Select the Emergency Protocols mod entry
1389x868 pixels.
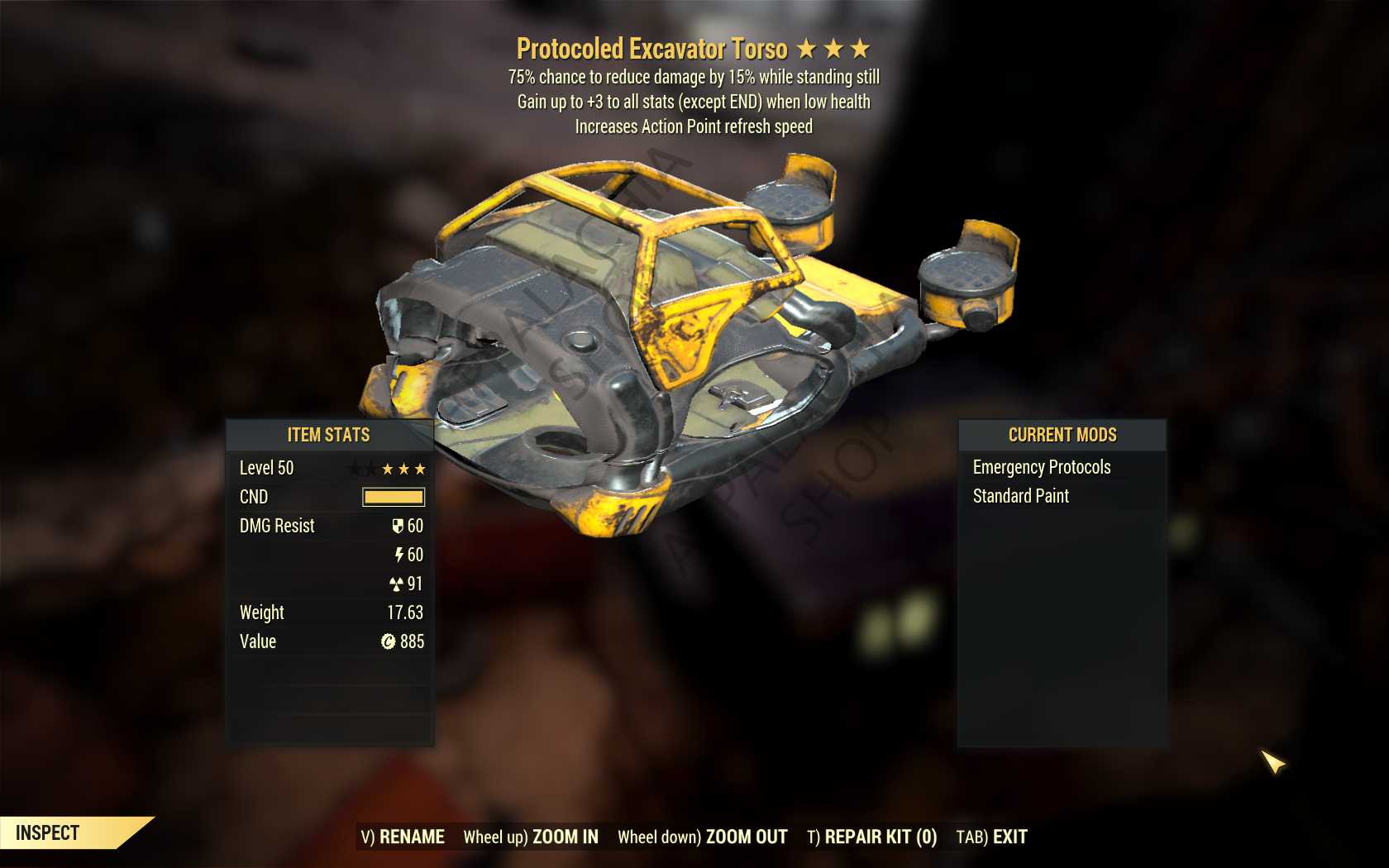point(1041,467)
